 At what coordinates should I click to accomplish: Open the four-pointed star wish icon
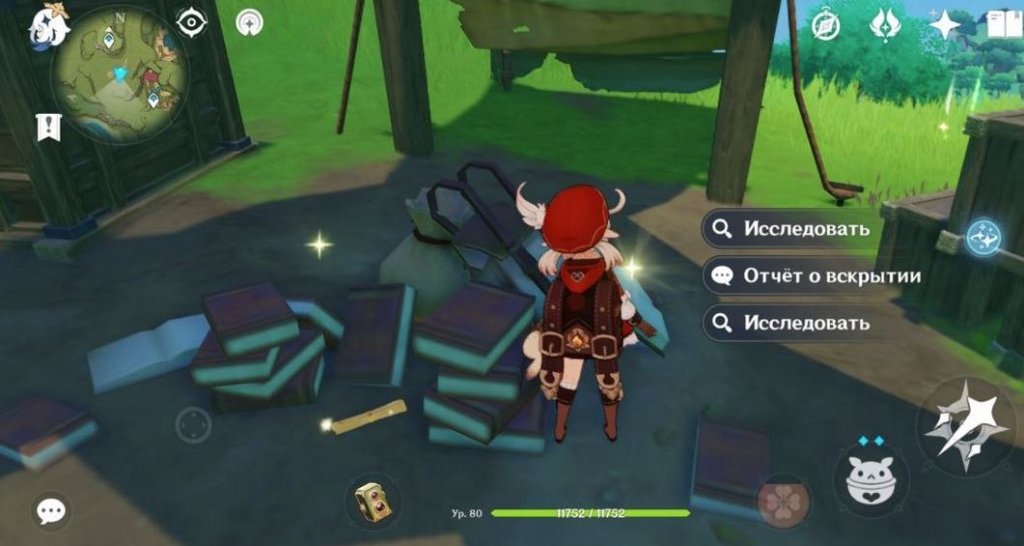point(944,24)
